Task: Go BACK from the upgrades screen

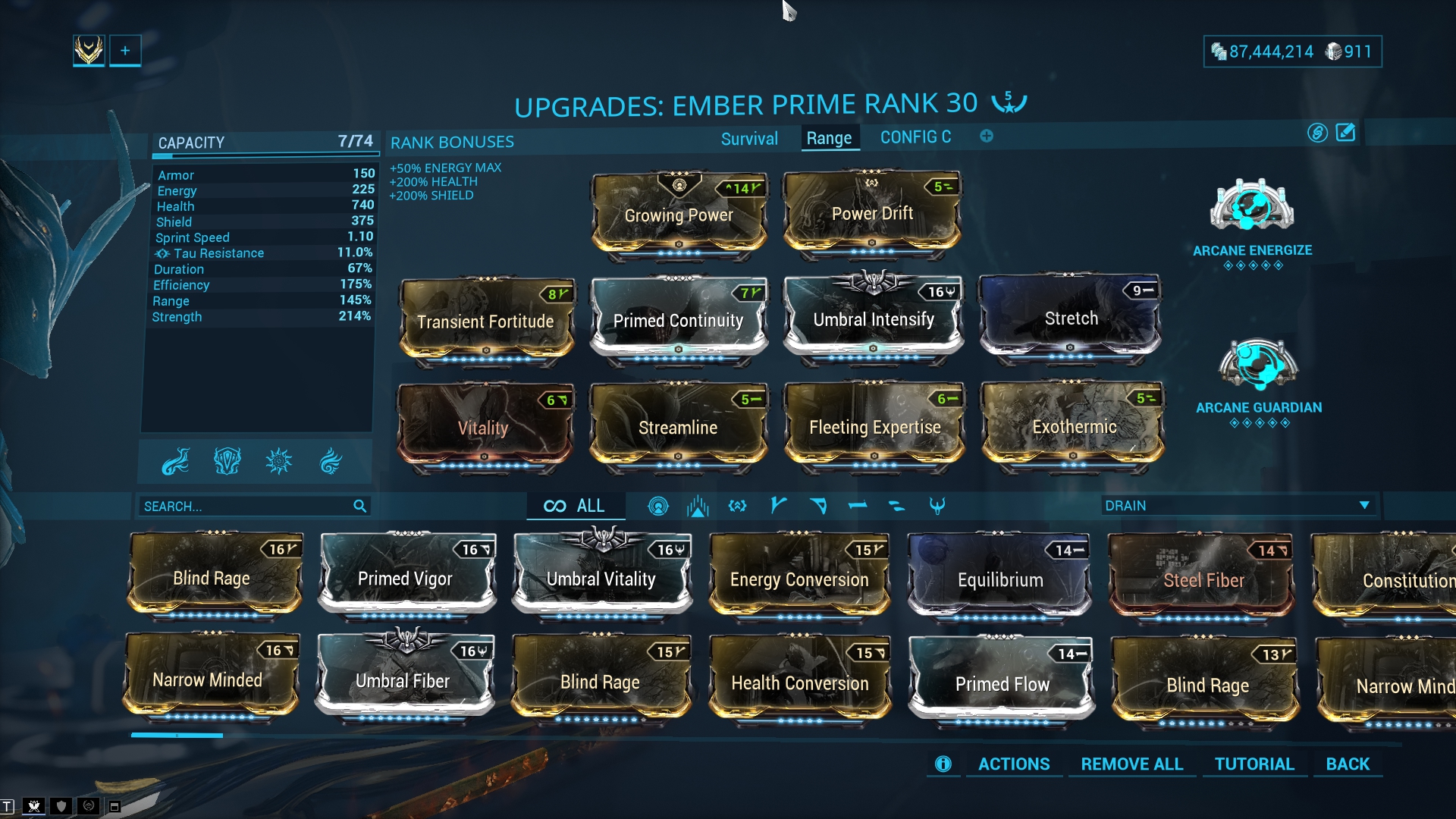Action: [x=1348, y=764]
